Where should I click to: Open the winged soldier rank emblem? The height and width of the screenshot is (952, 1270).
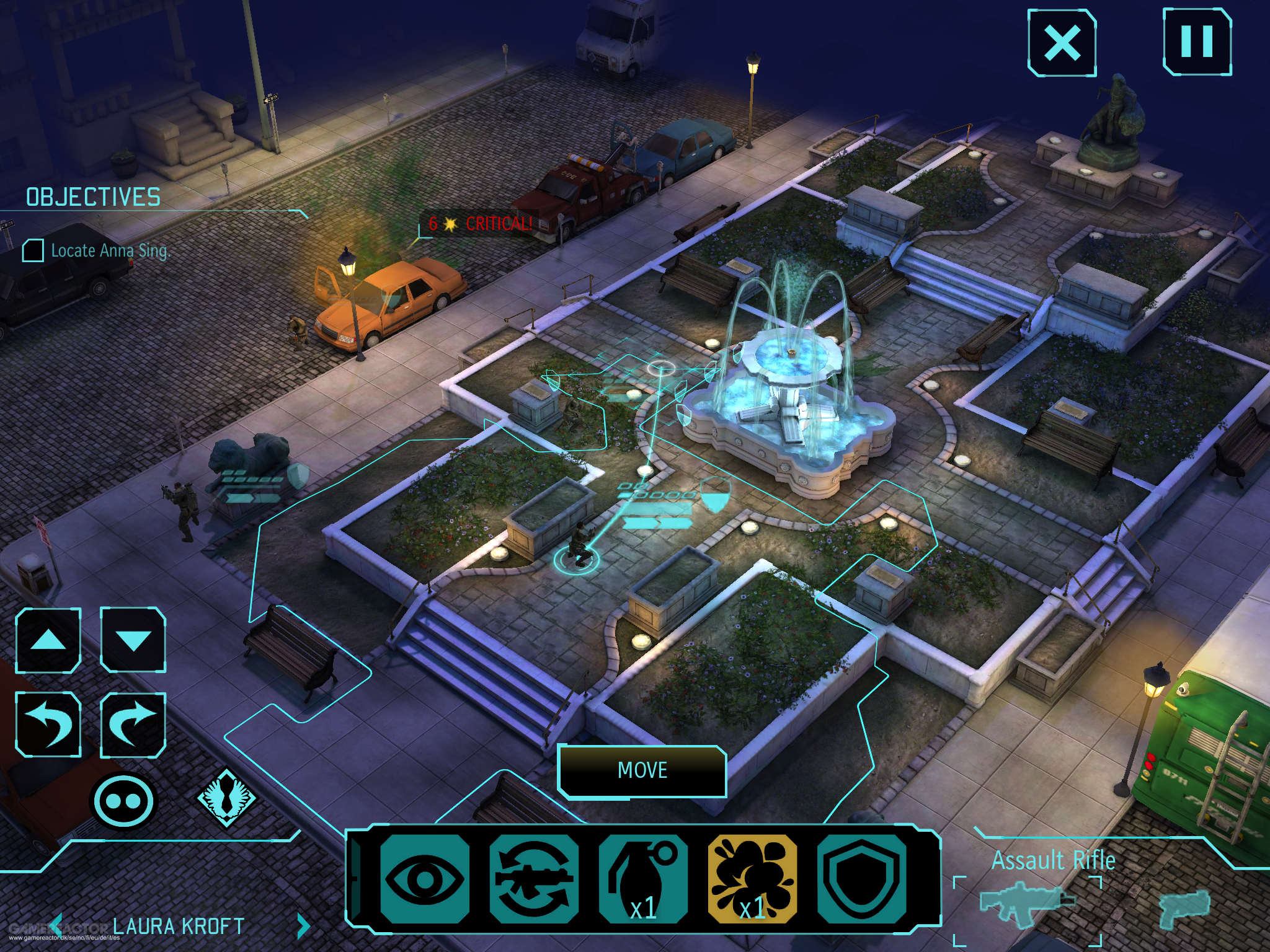click(226, 799)
